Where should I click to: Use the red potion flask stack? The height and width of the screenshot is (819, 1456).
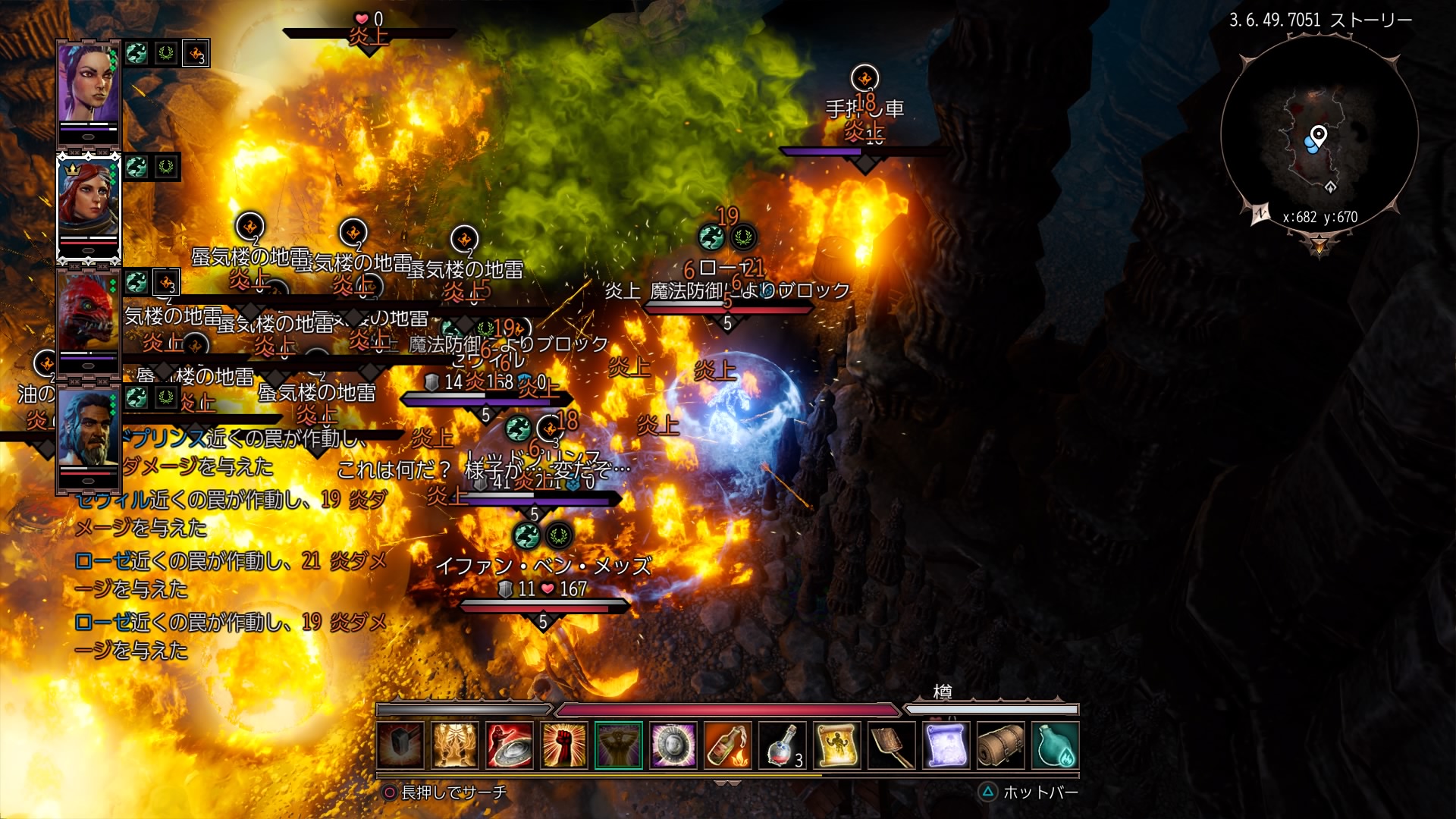pos(783,745)
